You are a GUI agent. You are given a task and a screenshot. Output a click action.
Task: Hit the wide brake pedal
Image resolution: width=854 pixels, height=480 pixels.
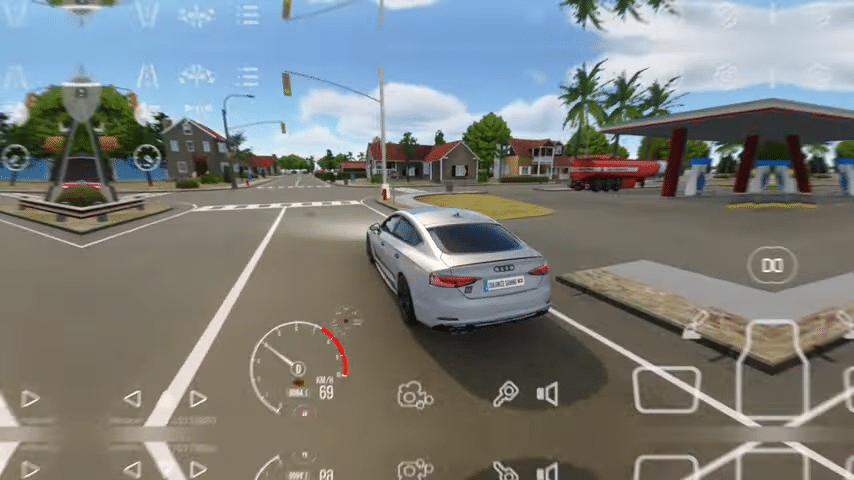666,389
